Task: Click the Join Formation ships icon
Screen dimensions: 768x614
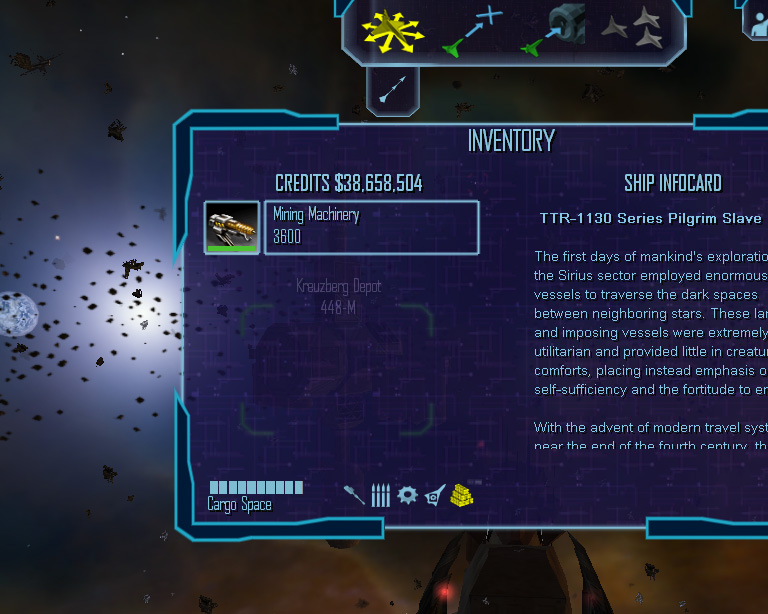Action: tap(632, 30)
